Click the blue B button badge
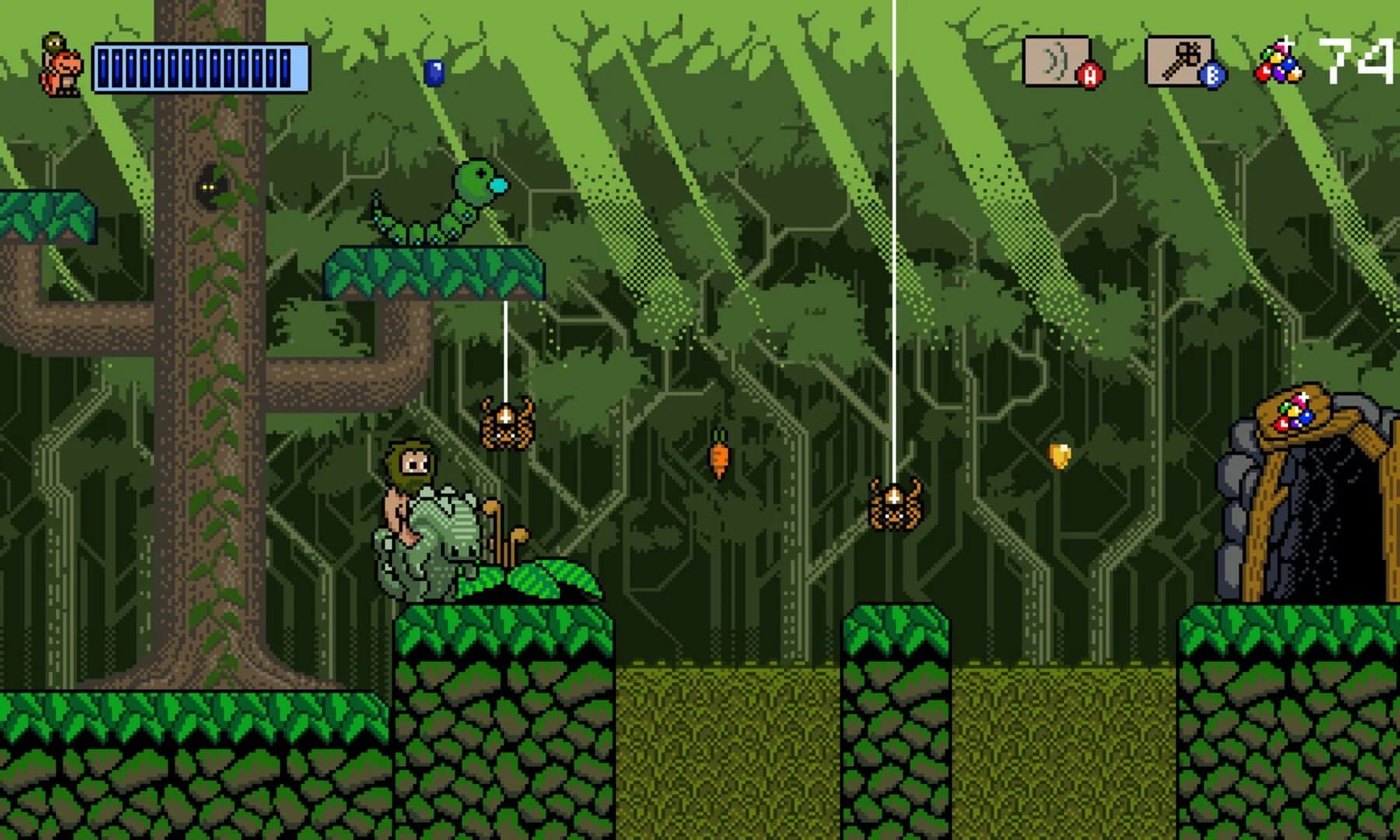Screen dimensions: 1400x840 click(x=1210, y=75)
